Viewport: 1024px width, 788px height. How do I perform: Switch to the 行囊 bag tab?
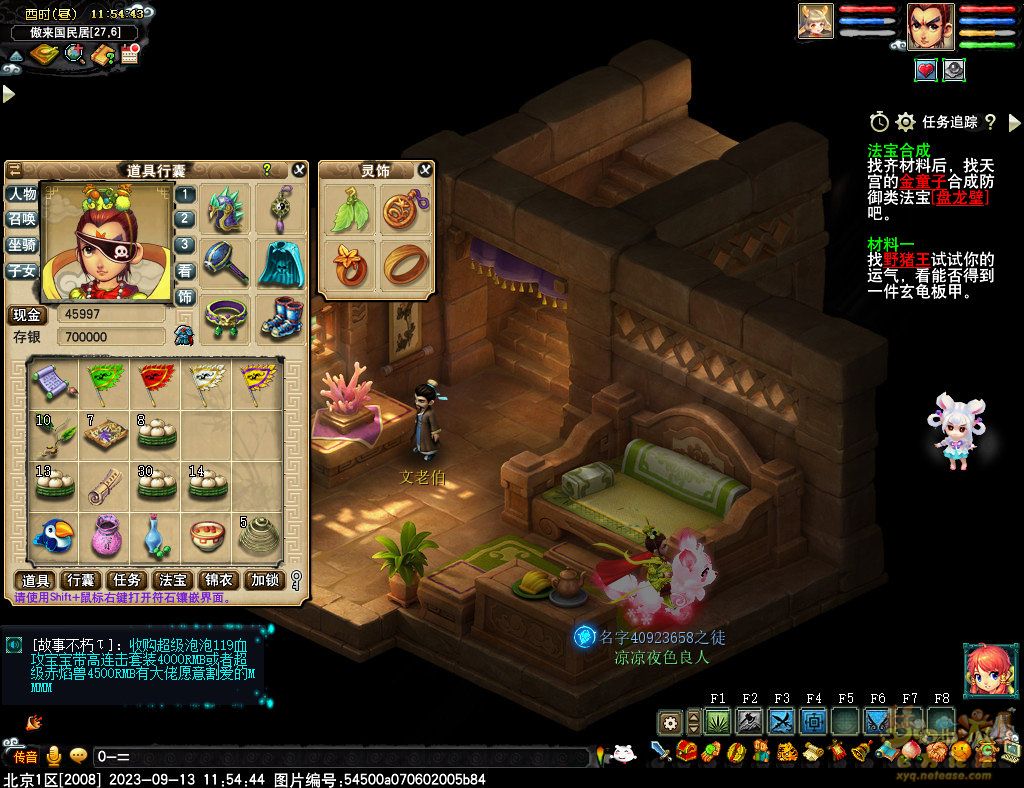coord(80,580)
